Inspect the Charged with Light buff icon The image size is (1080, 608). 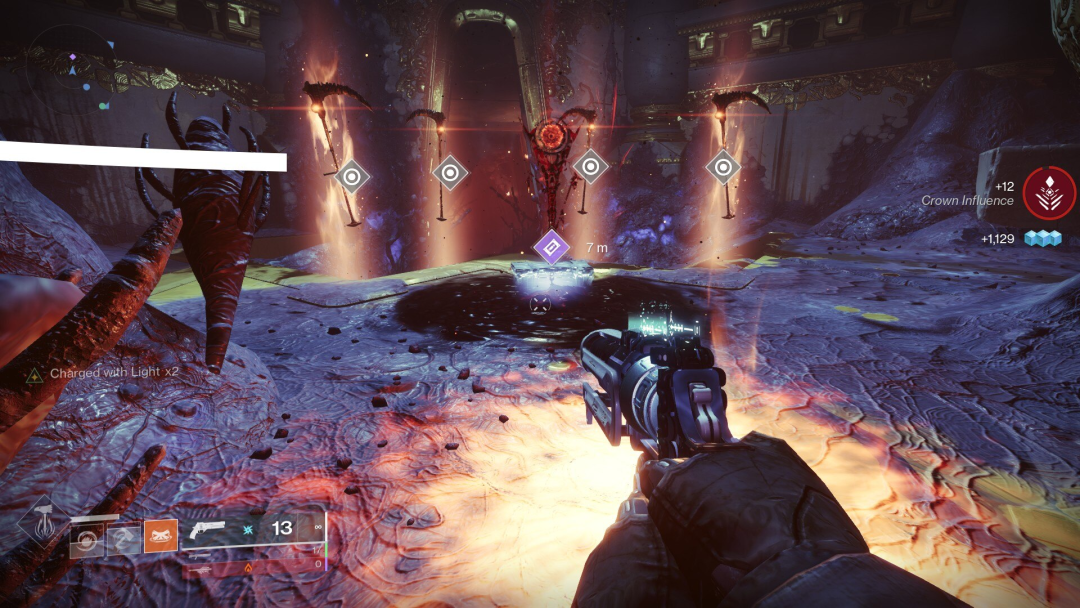pyautogui.click(x=34, y=373)
